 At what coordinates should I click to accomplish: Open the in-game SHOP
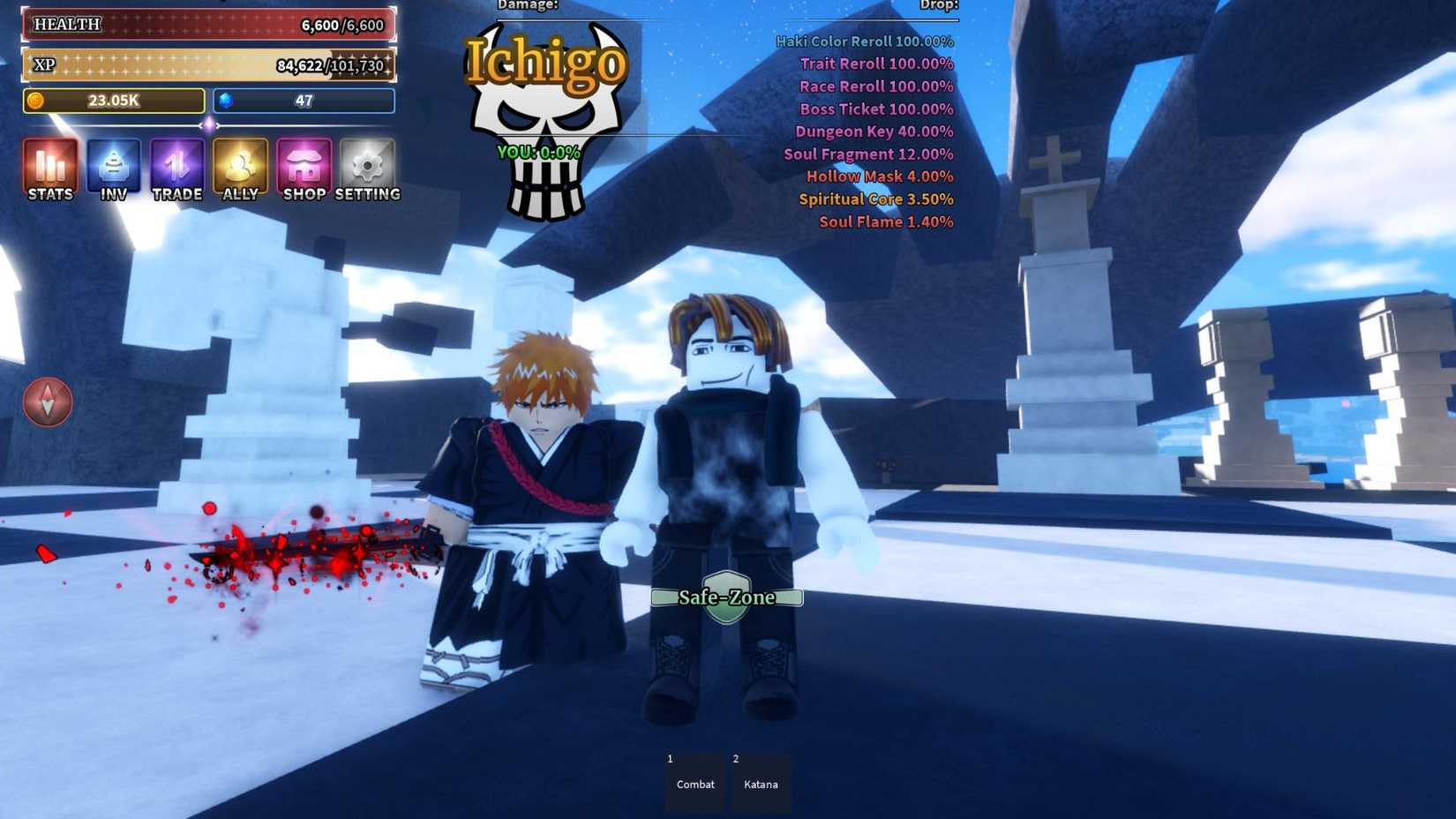pos(304,168)
